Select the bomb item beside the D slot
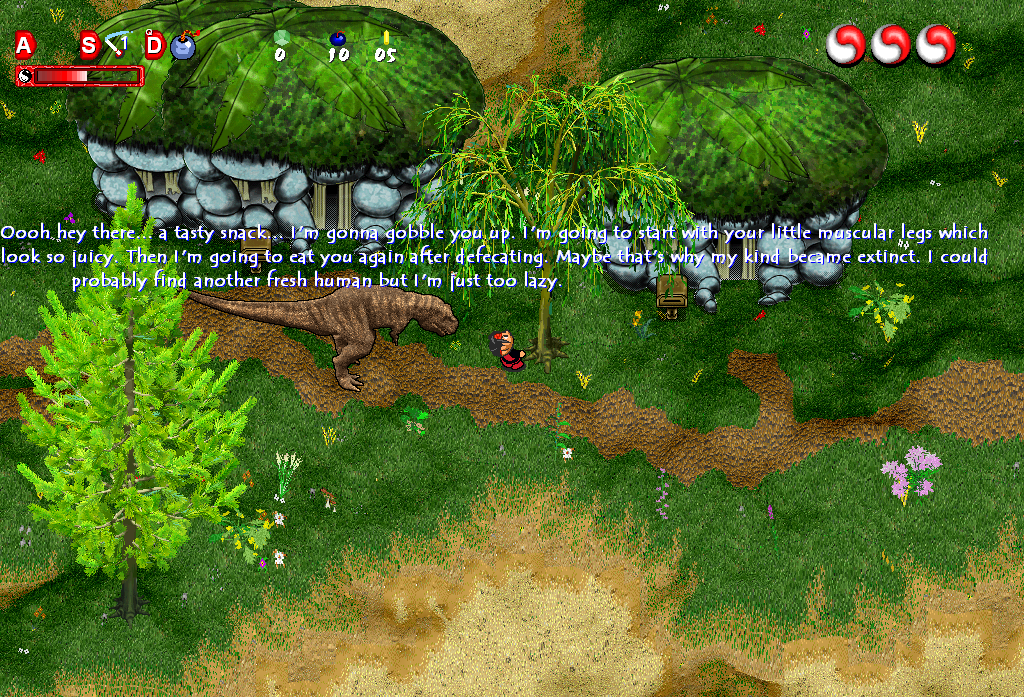 183,46
